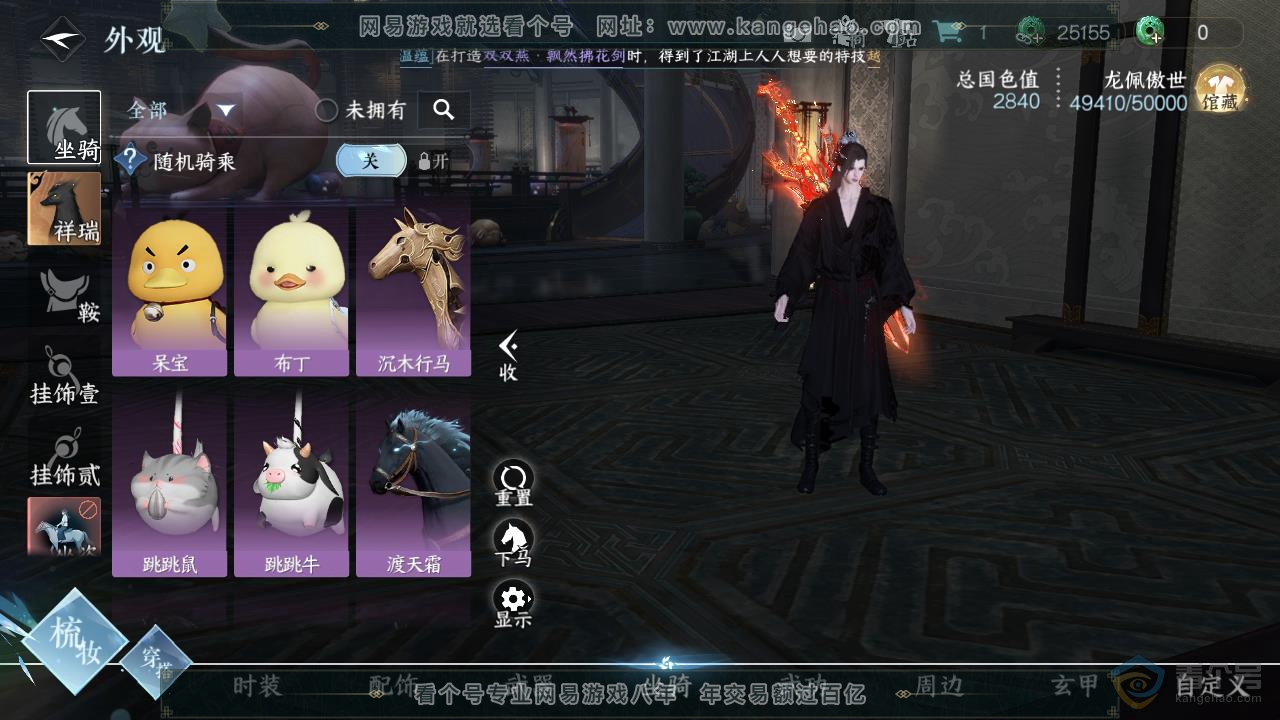Pick the 沉木行马 wooden horse mount
1280x720 pixels.
pos(413,289)
